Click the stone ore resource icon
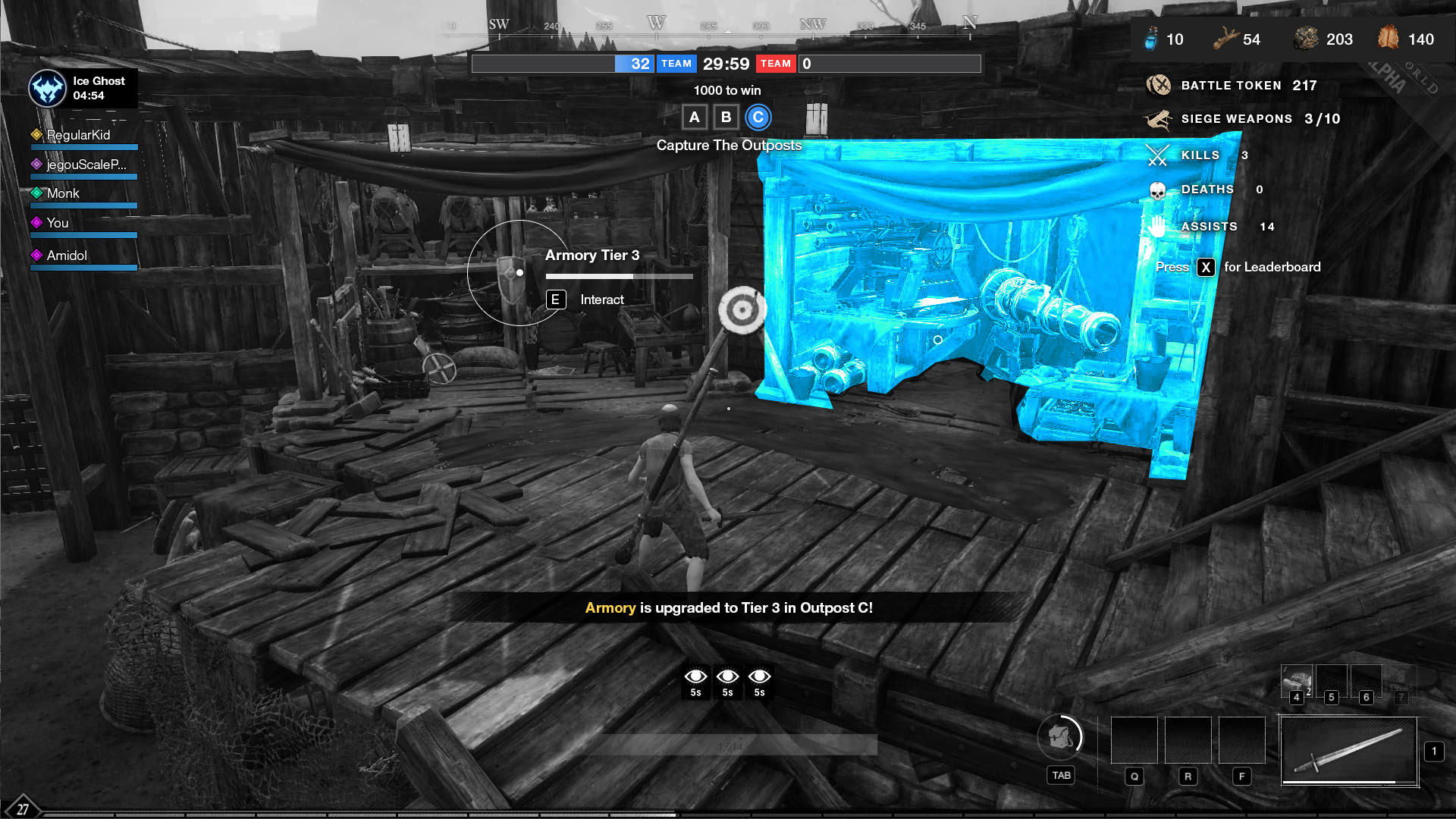The height and width of the screenshot is (819, 1456). (1306, 38)
